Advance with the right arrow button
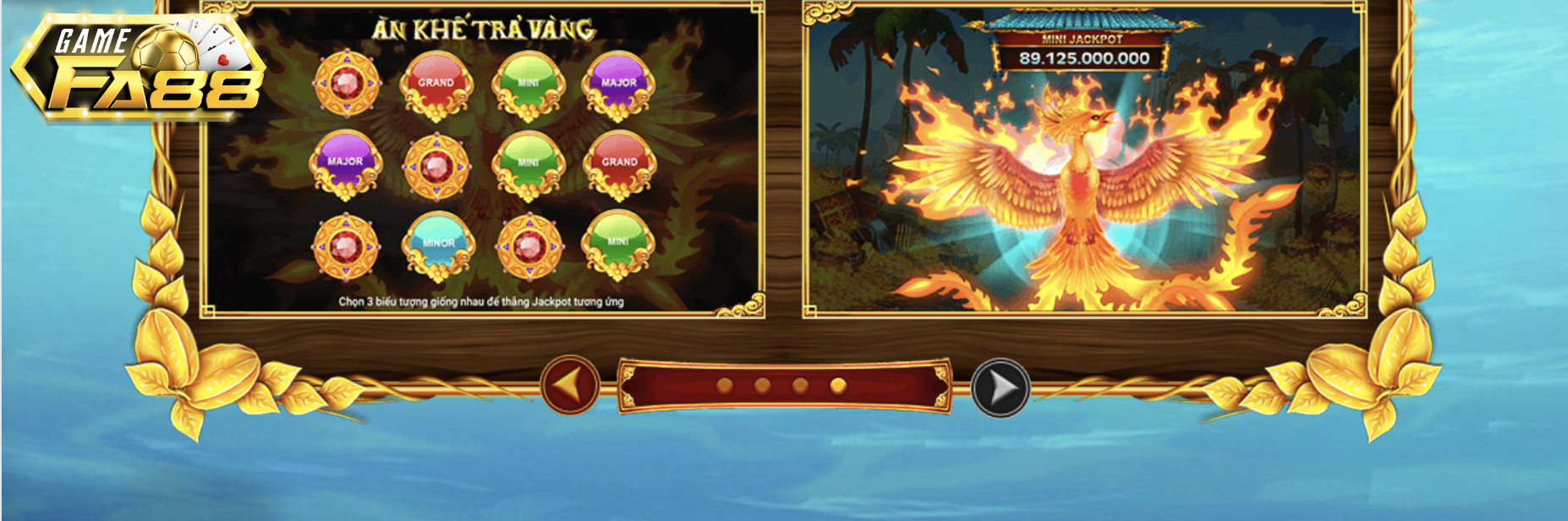This screenshot has height=521, width=1568. point(1000,388)
